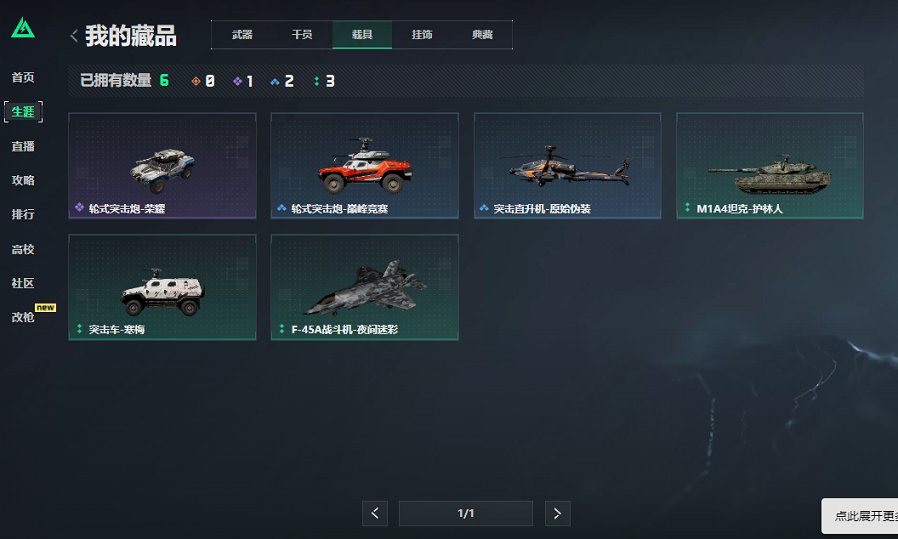This screenshot has width=898, height=539.
Task: Open the 突击直升机-原始伪装 helicopter card
Action: [567, 165]
